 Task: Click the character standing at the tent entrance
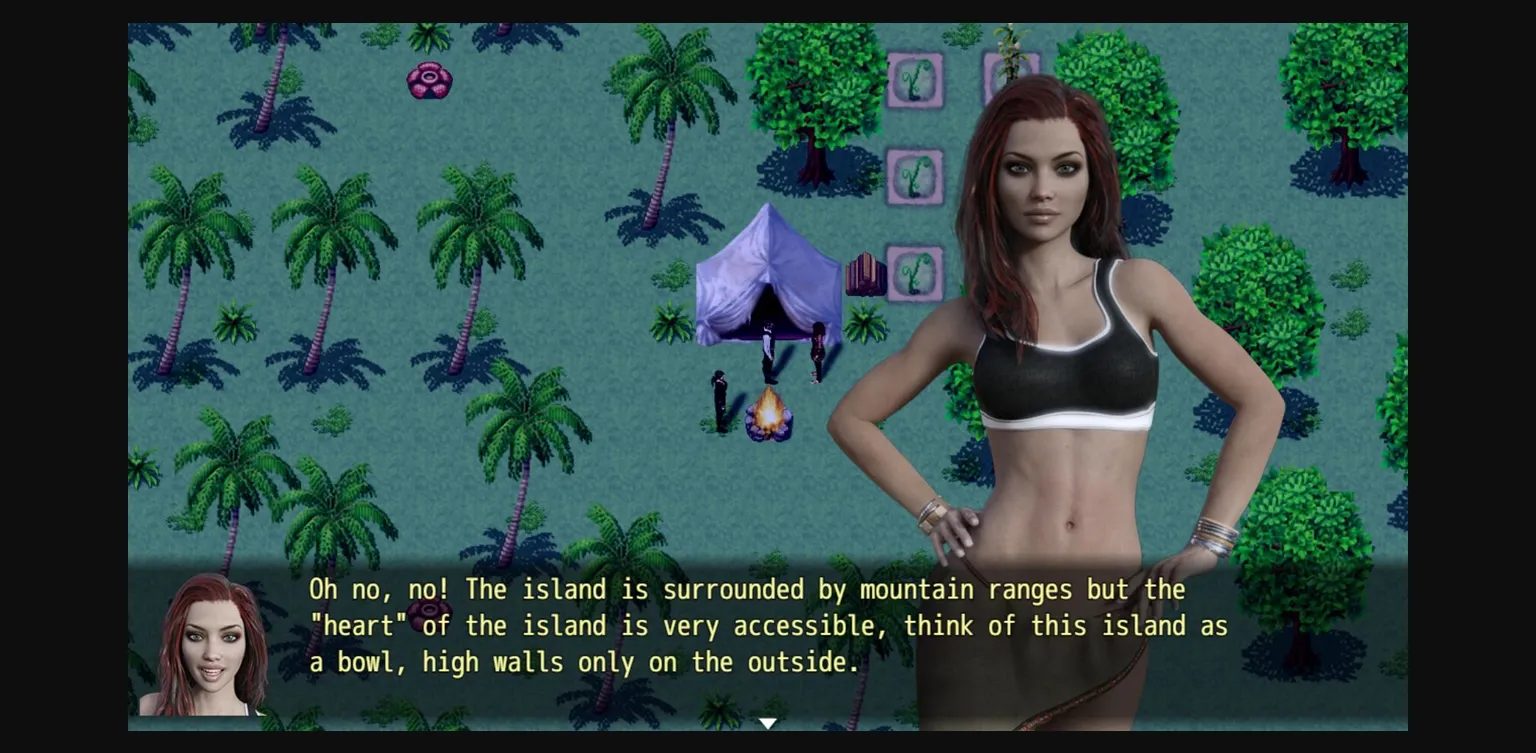(x=768, y=345)
